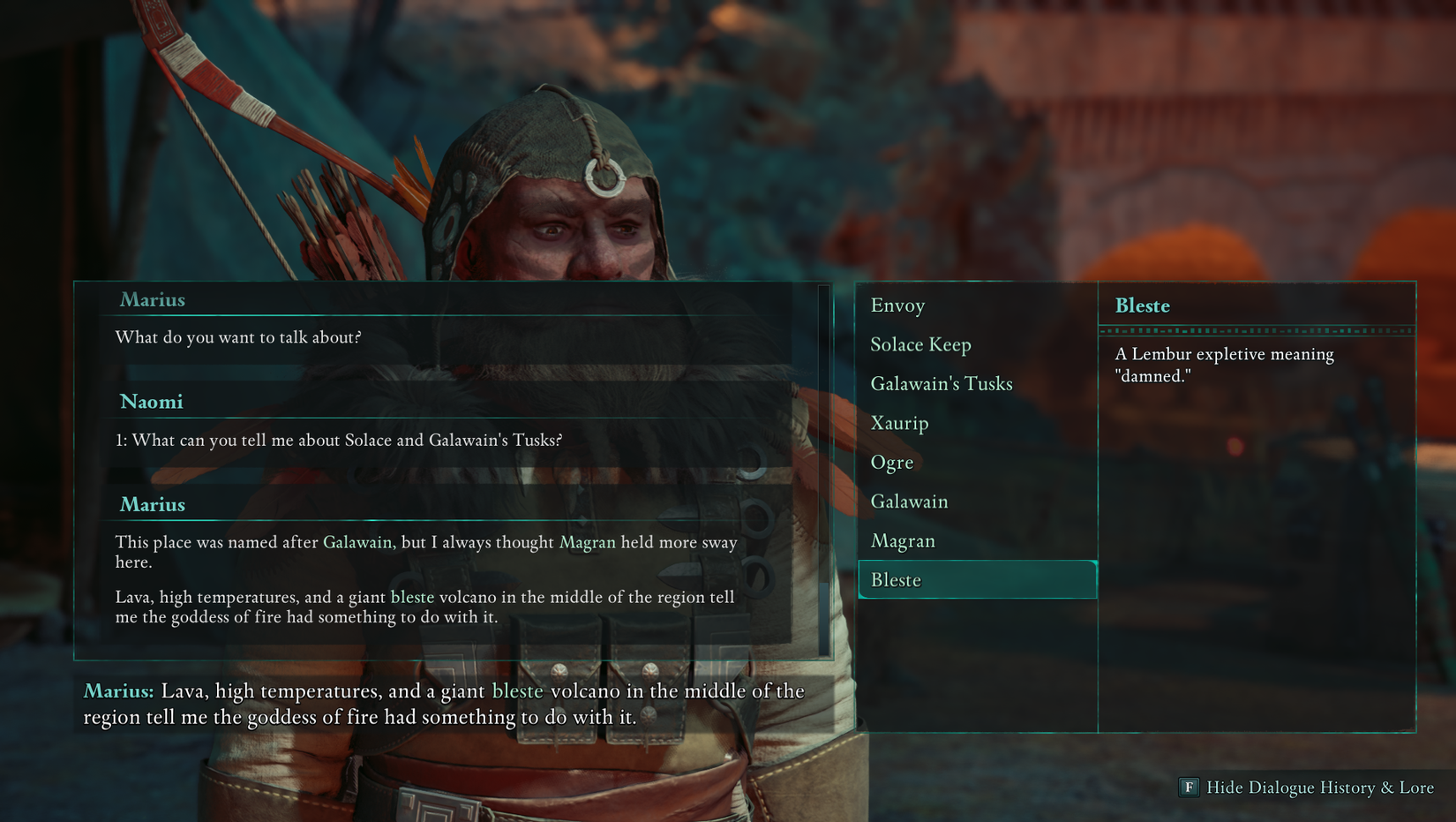This screenshot has width=1456, height=822.
Task: Select the Galawain lore entry
Action: [910, 501]
